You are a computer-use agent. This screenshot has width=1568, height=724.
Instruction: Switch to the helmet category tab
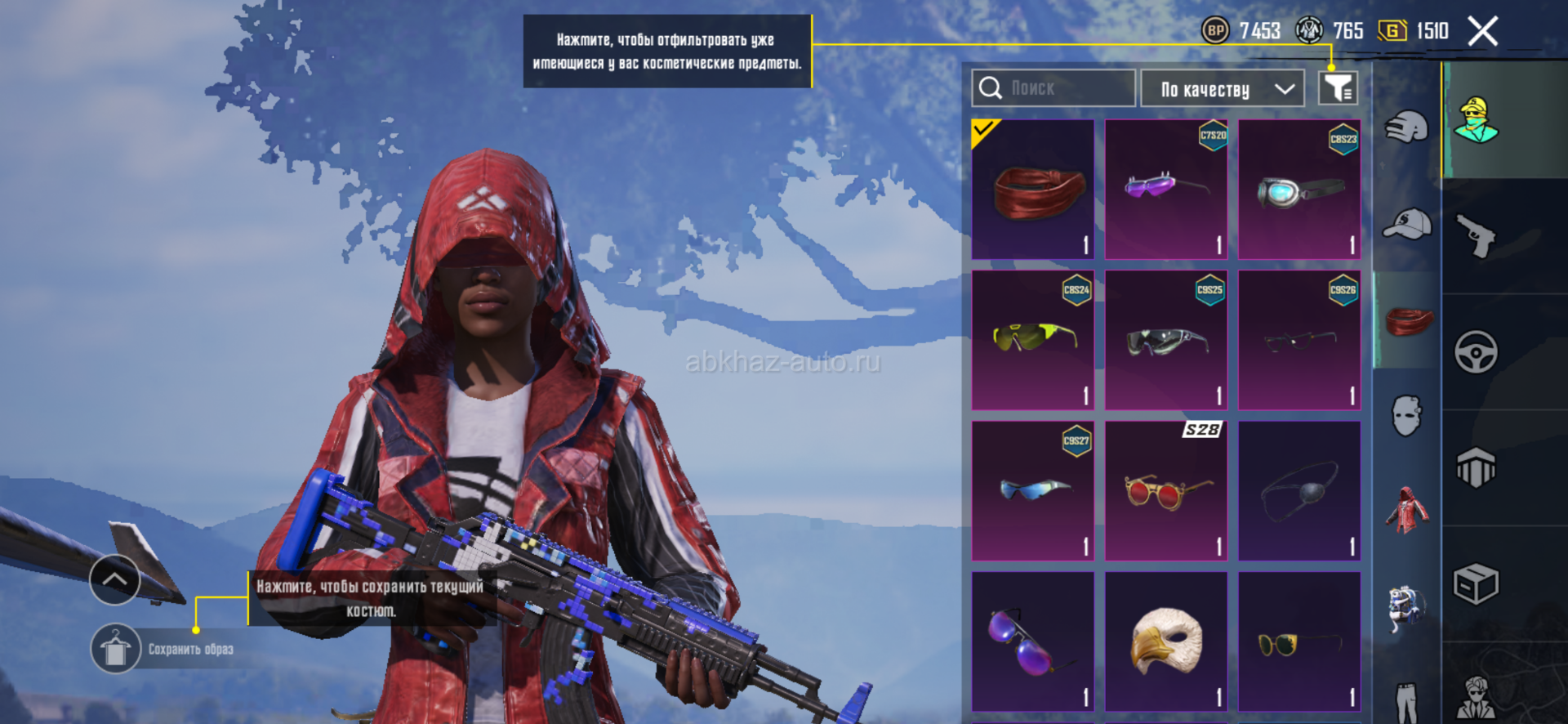[1406, 127]
